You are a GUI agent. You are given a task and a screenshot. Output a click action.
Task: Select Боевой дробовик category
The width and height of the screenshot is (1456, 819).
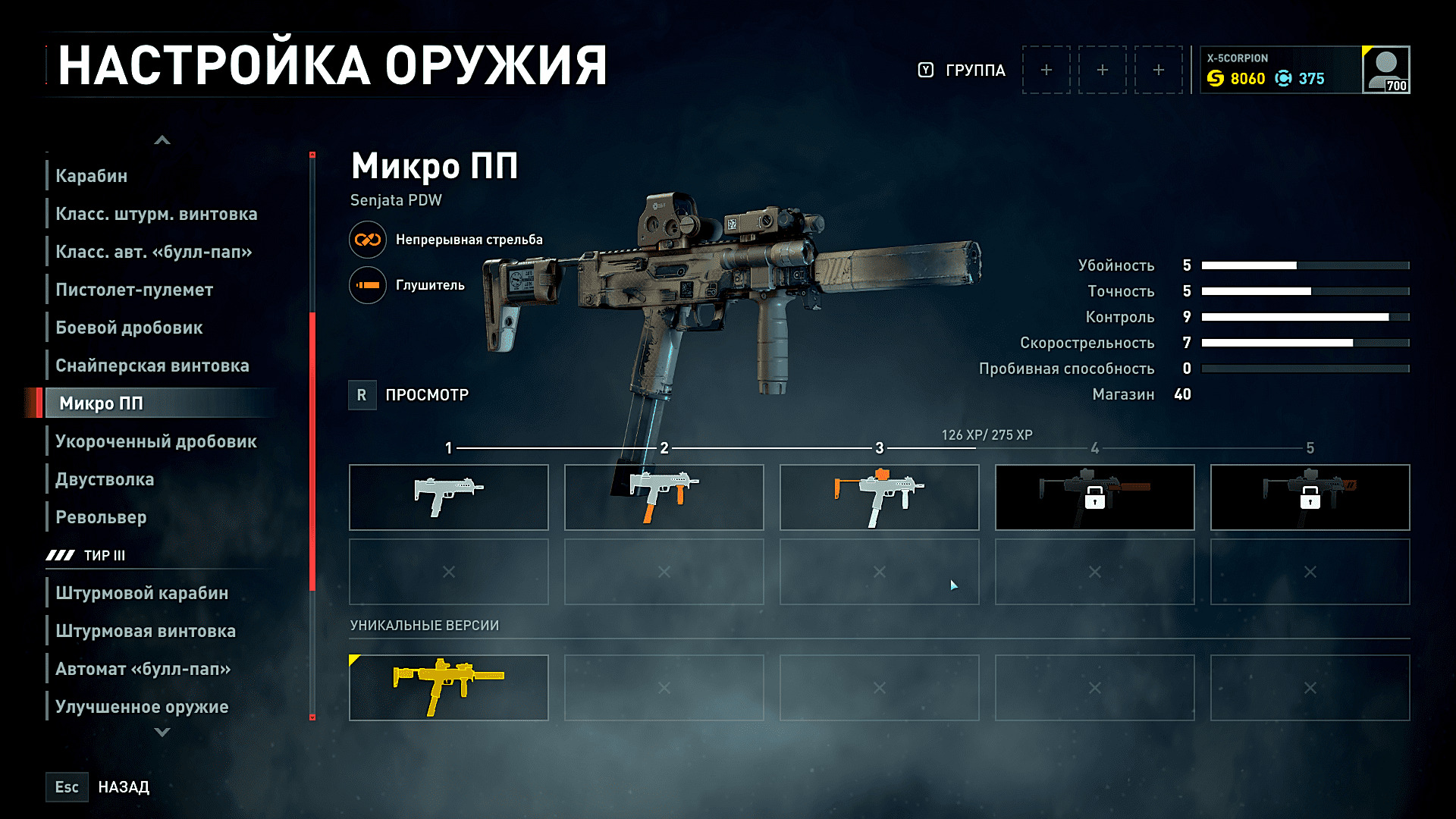point(129,328)
